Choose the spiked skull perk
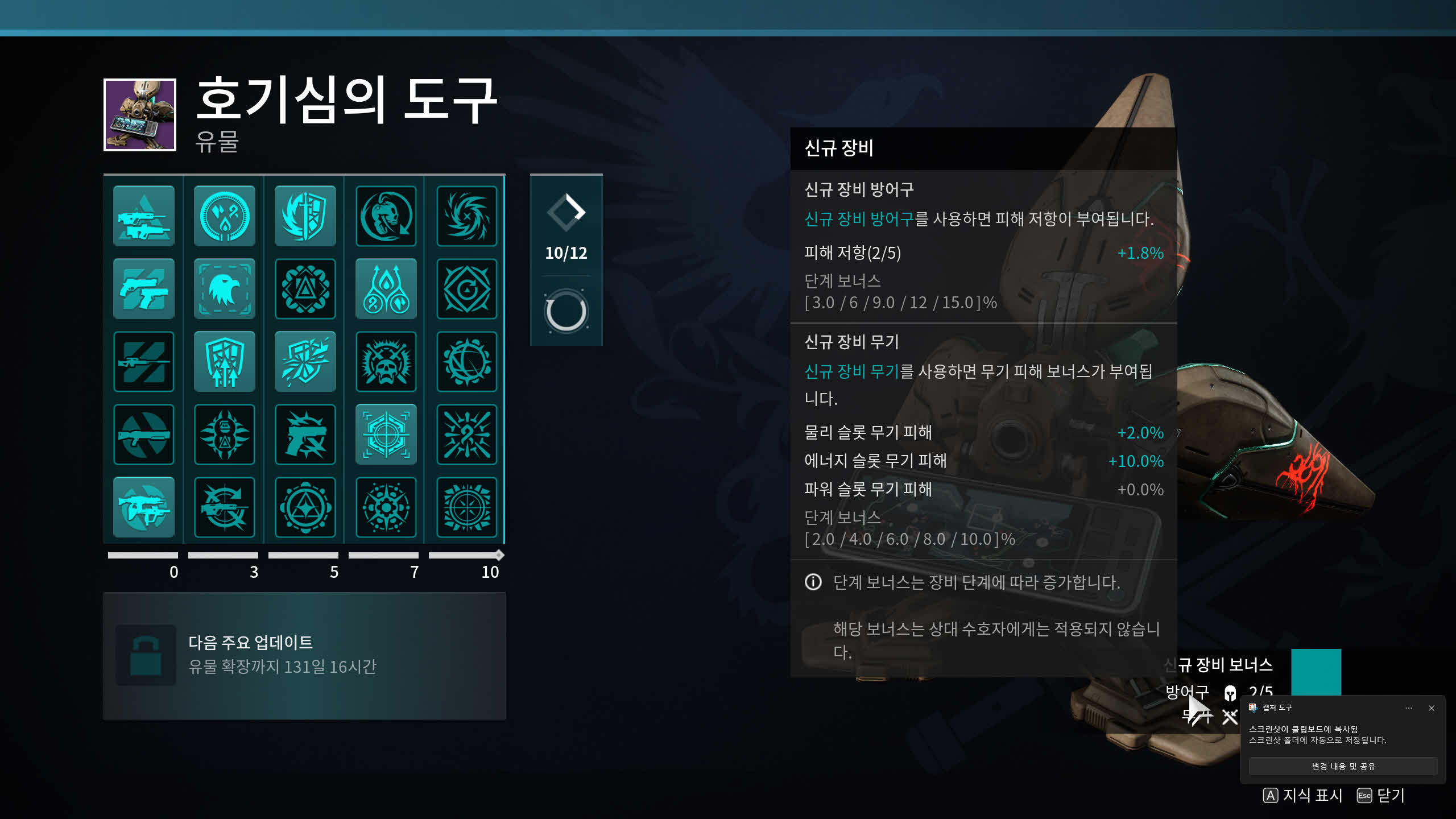 [x=386, y=362]
